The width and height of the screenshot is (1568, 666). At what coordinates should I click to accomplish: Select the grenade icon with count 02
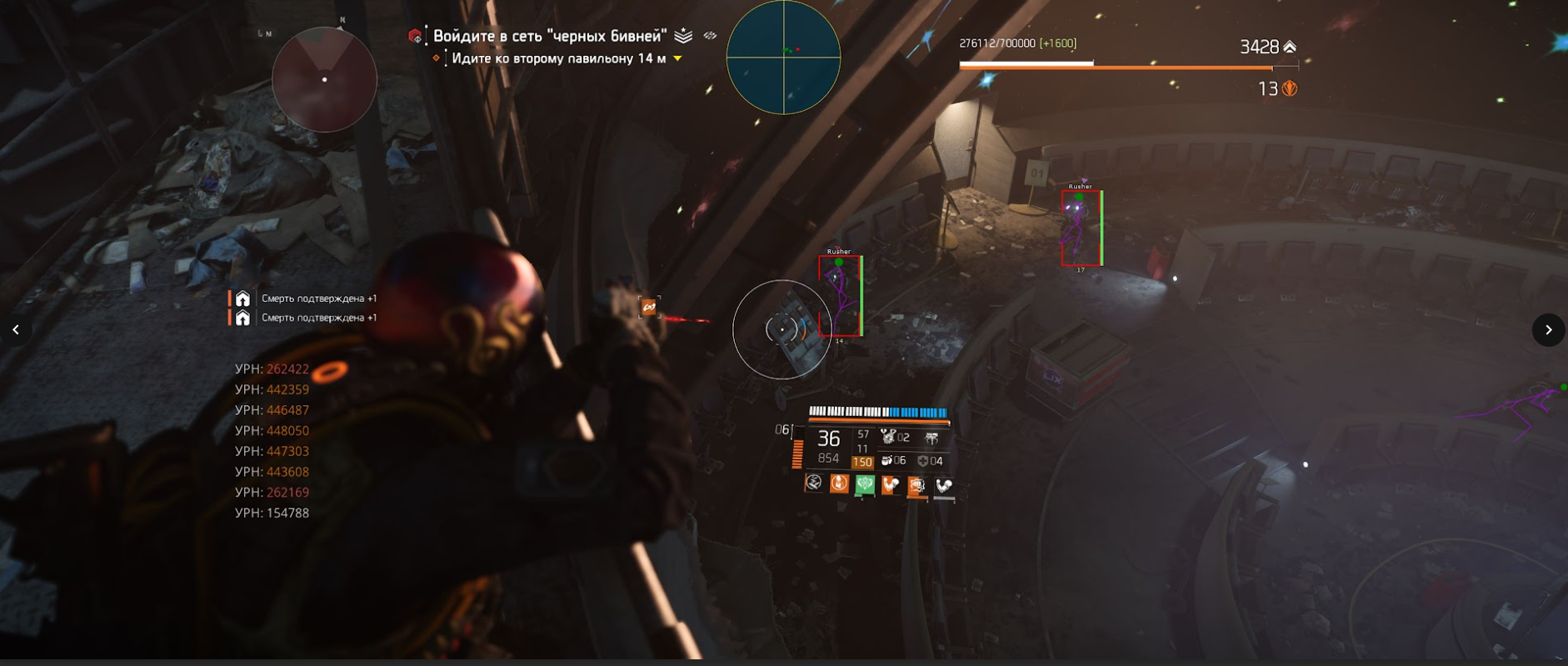pos(888,437)
